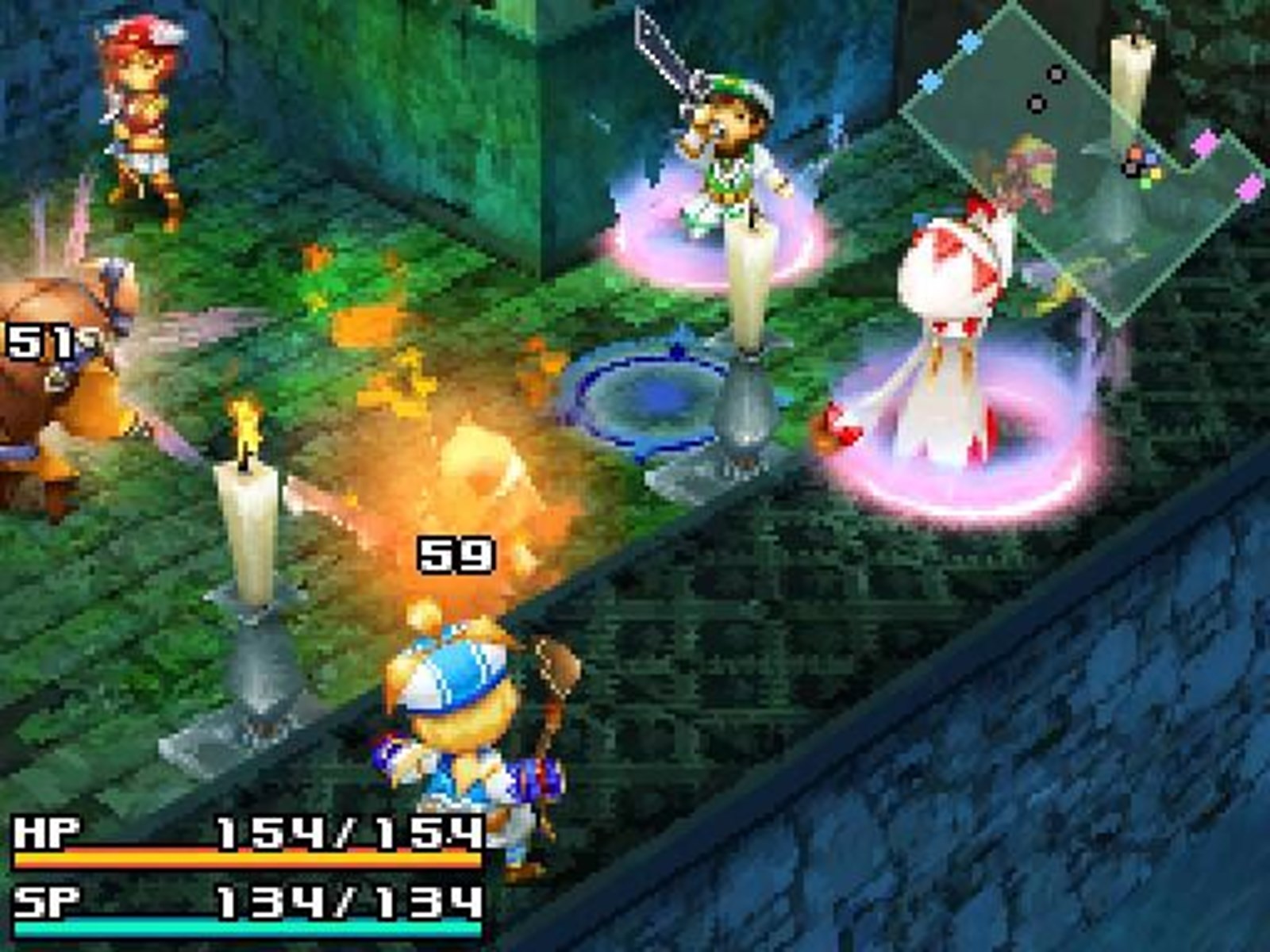Click the blue party dot on the minimap

(1151, 159)
